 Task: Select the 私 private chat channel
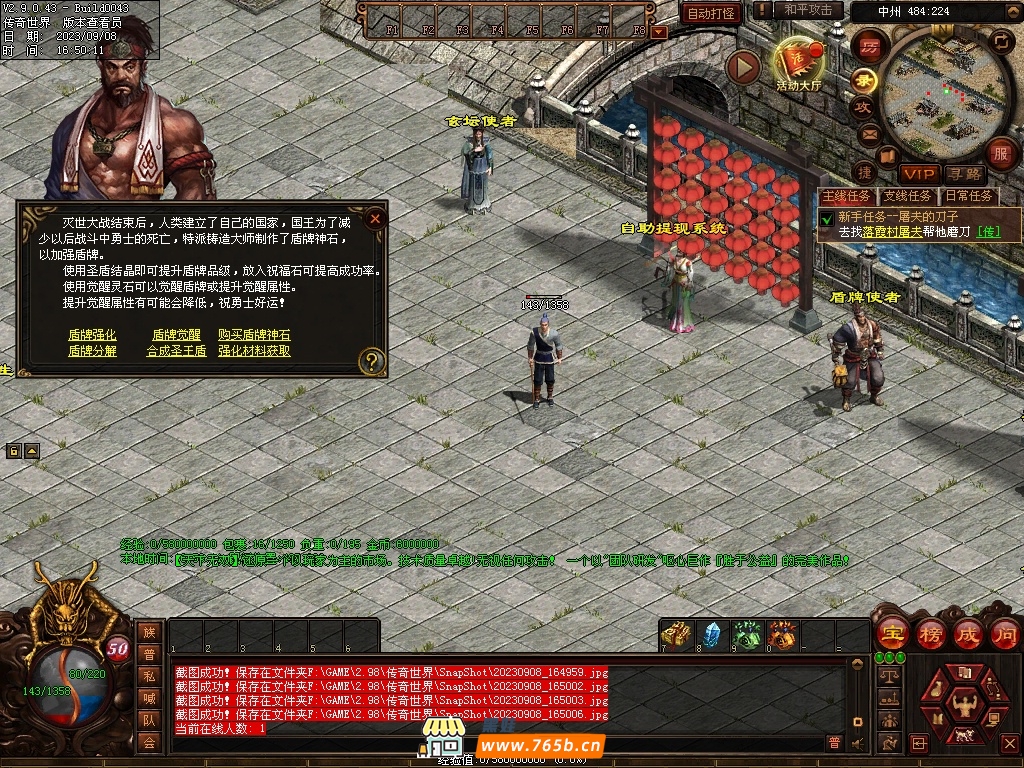pos(149,675)
